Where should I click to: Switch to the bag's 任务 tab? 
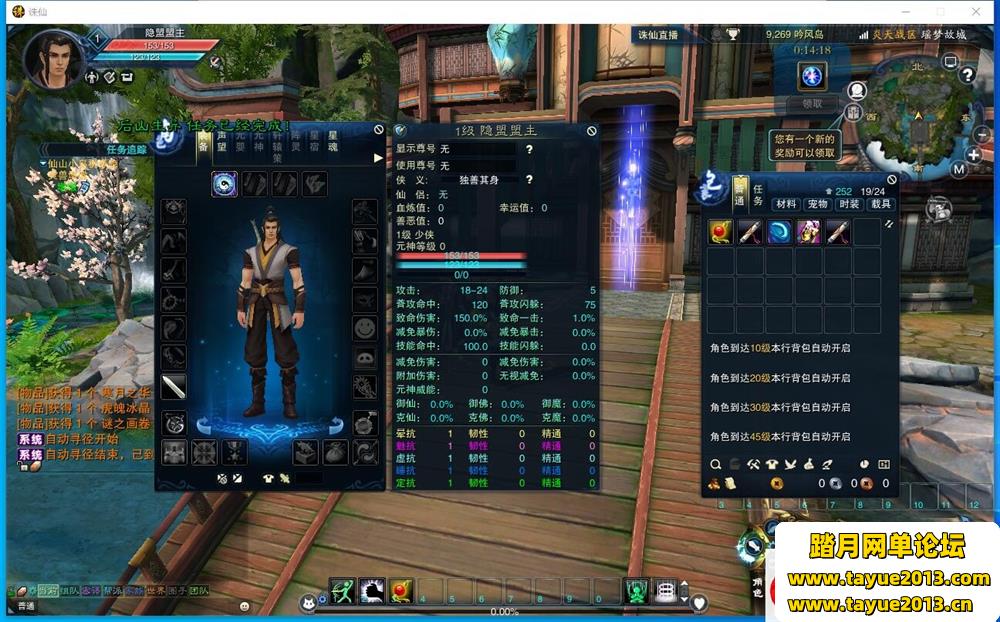point(758,195)
